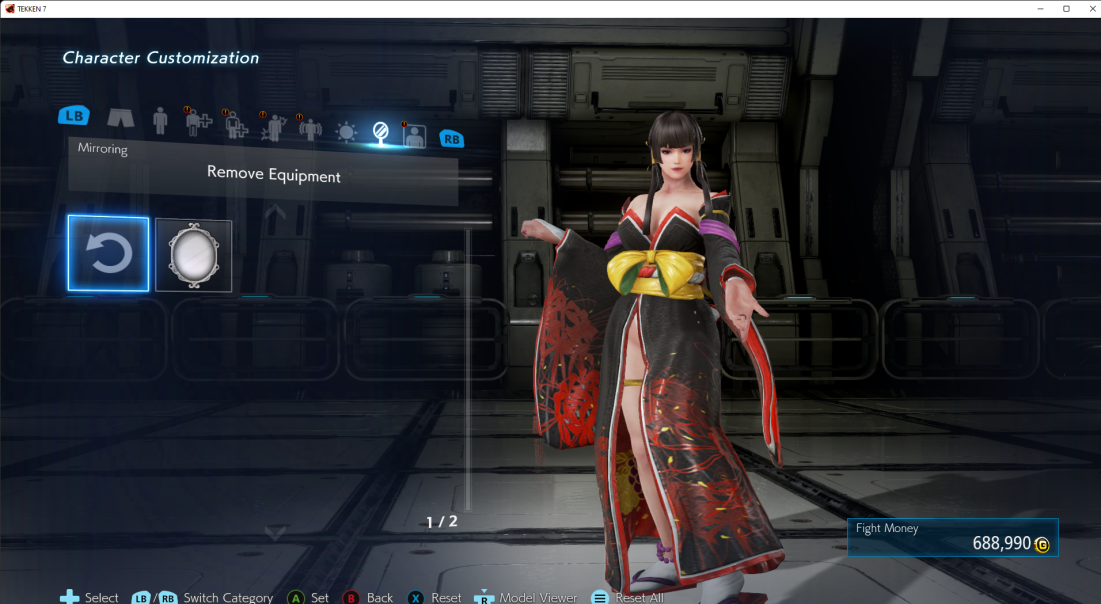Open the figure with sparks category tab
Image resolution: width=1101 pixels, height=604 pixels.
pos(273,127)
